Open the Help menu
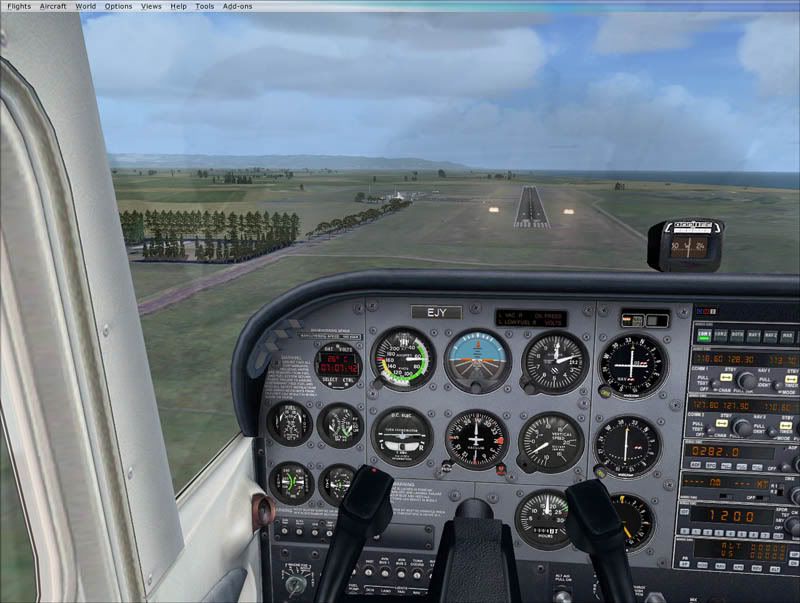 click(x=178, y=6)
